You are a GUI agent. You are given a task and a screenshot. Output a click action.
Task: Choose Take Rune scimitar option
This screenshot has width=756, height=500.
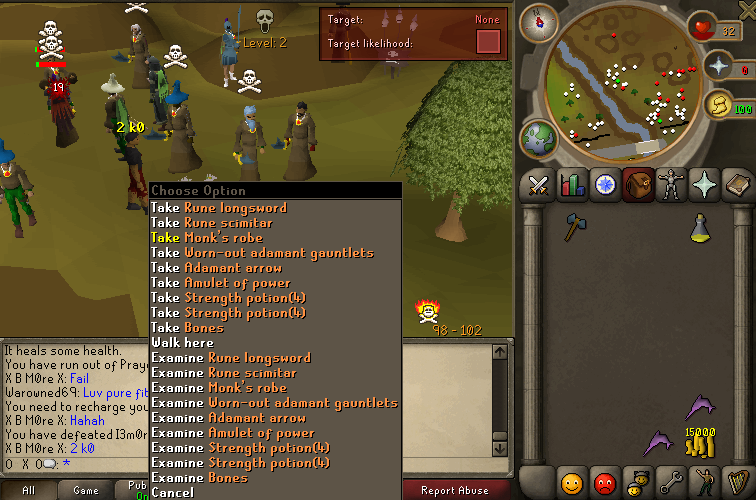pos(212,223)
